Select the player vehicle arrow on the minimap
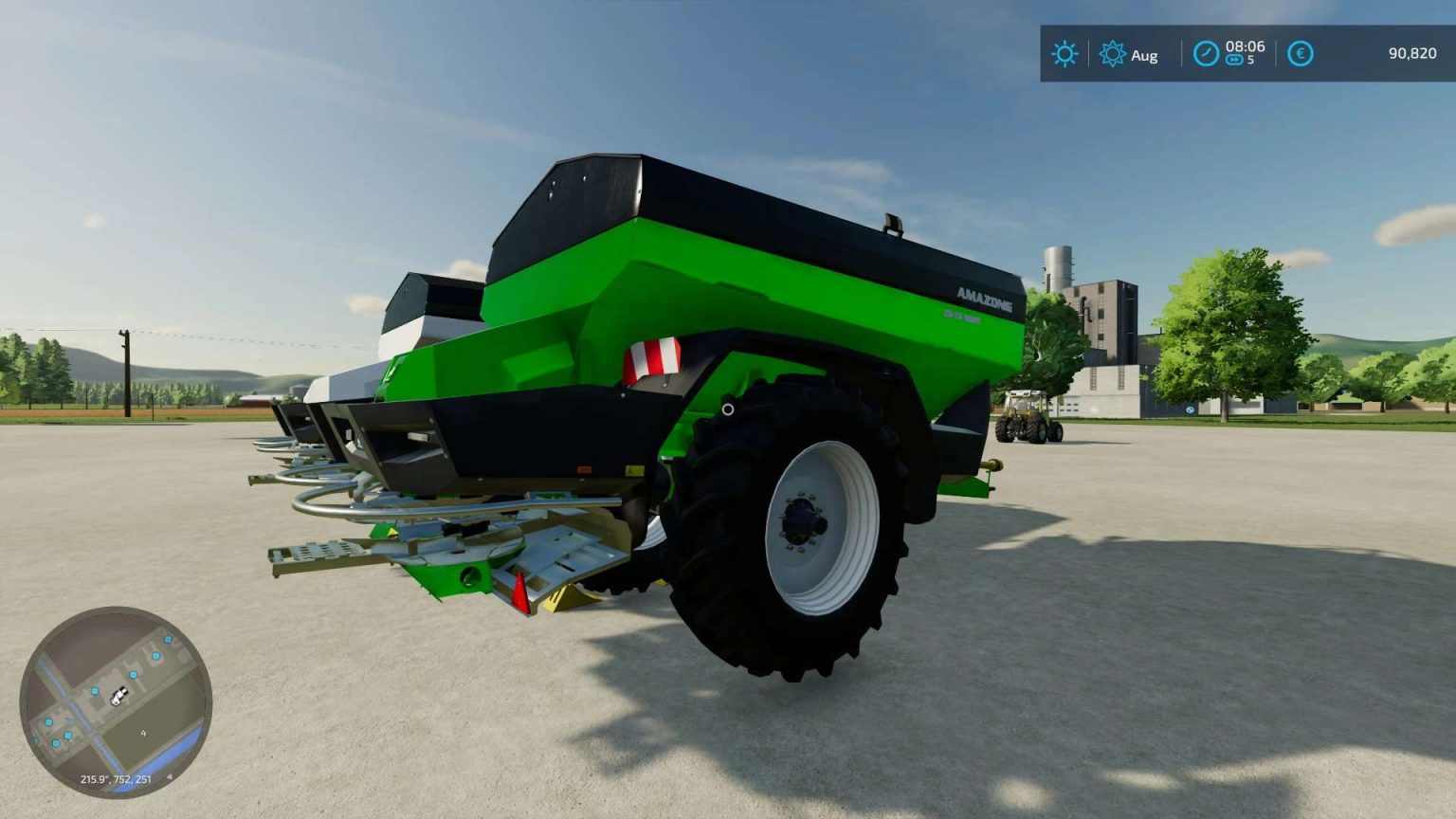1456x819 pixels. tap(118, 698)
